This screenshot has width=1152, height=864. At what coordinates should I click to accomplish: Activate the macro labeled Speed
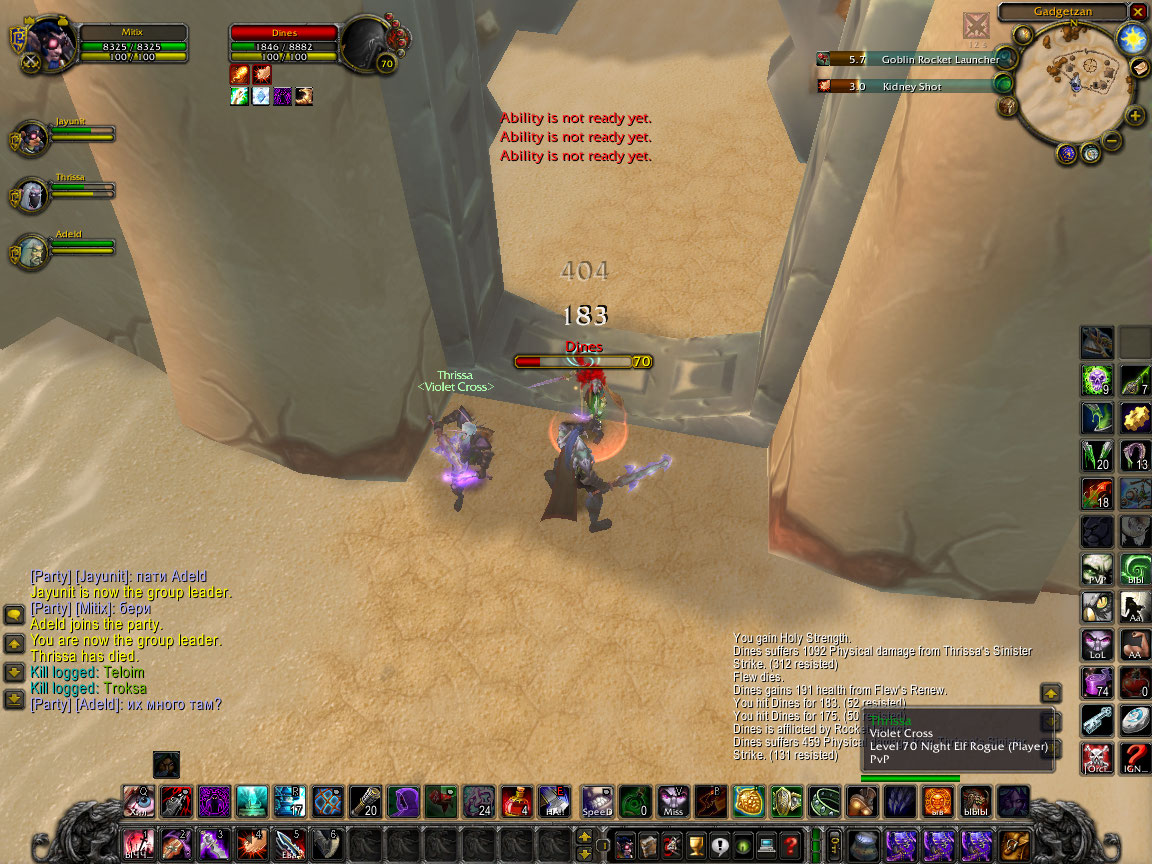597,801
